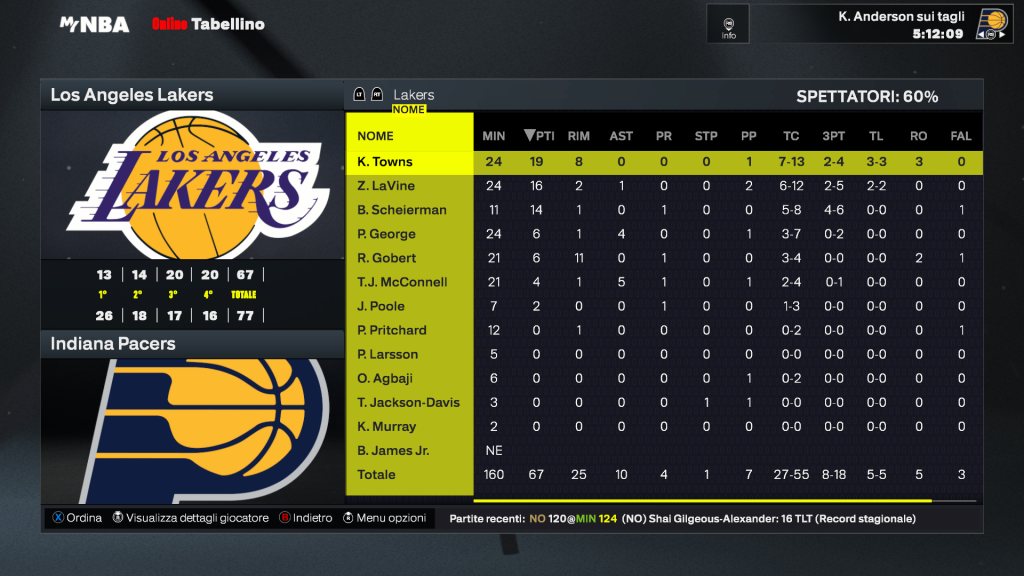Sort by the MIN minutes column
The height and width of the screenshot is (576, 1024).
494,136
